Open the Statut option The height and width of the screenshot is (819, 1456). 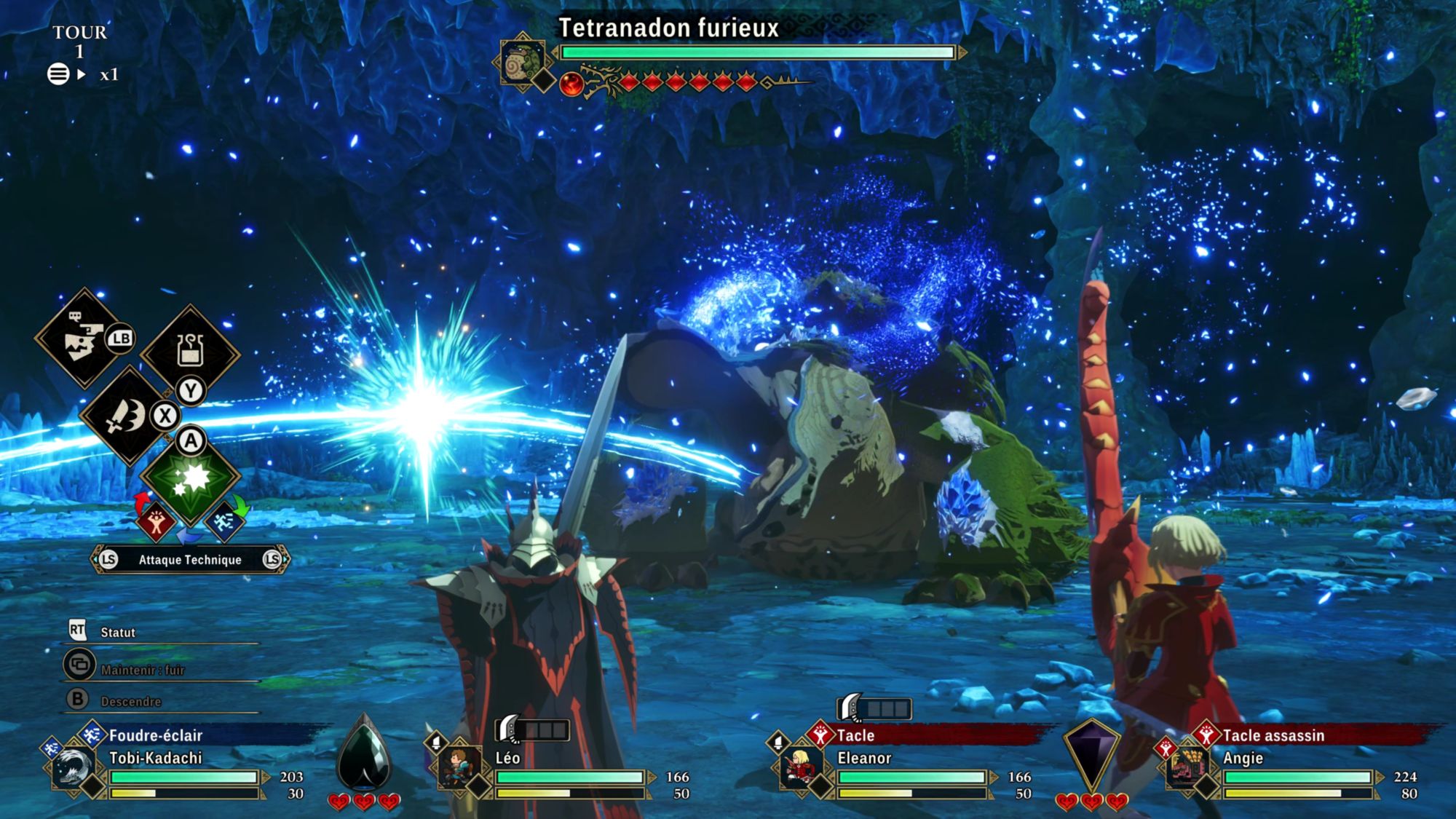click(x=117, y=632)
